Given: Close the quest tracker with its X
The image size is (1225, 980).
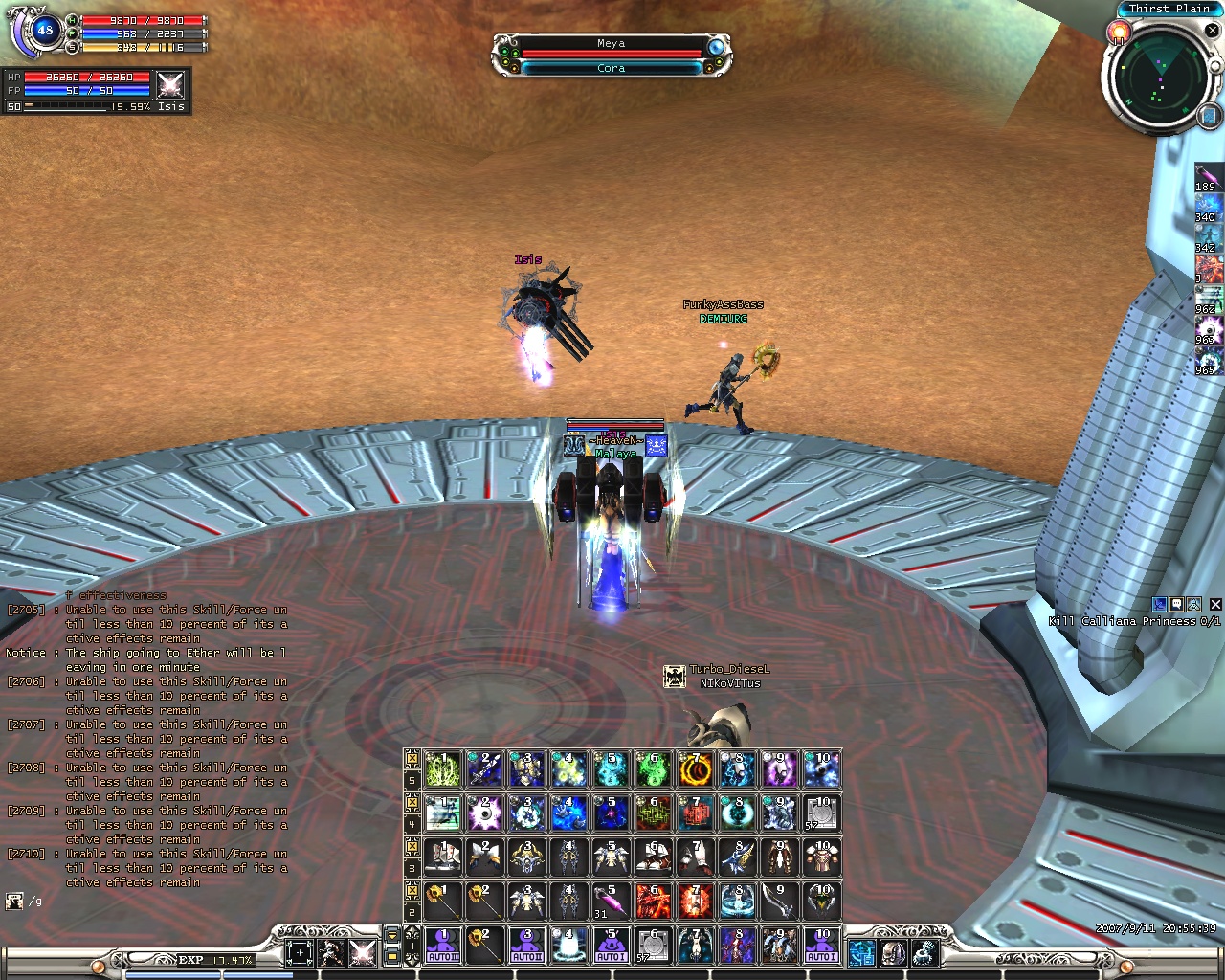Looking at the screenshot, I should point(1215,604).
